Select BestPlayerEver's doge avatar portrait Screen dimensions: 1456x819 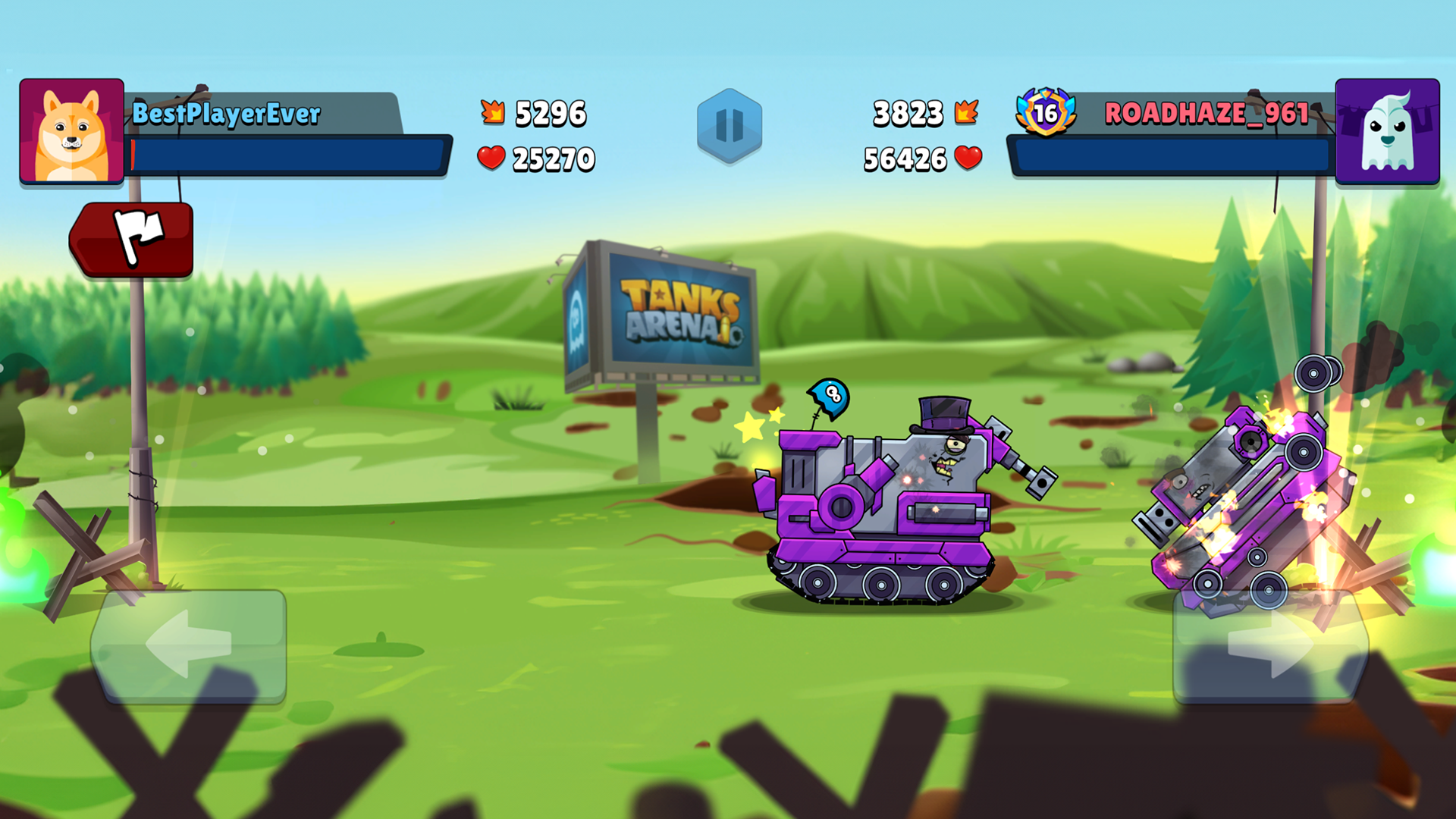71,127
